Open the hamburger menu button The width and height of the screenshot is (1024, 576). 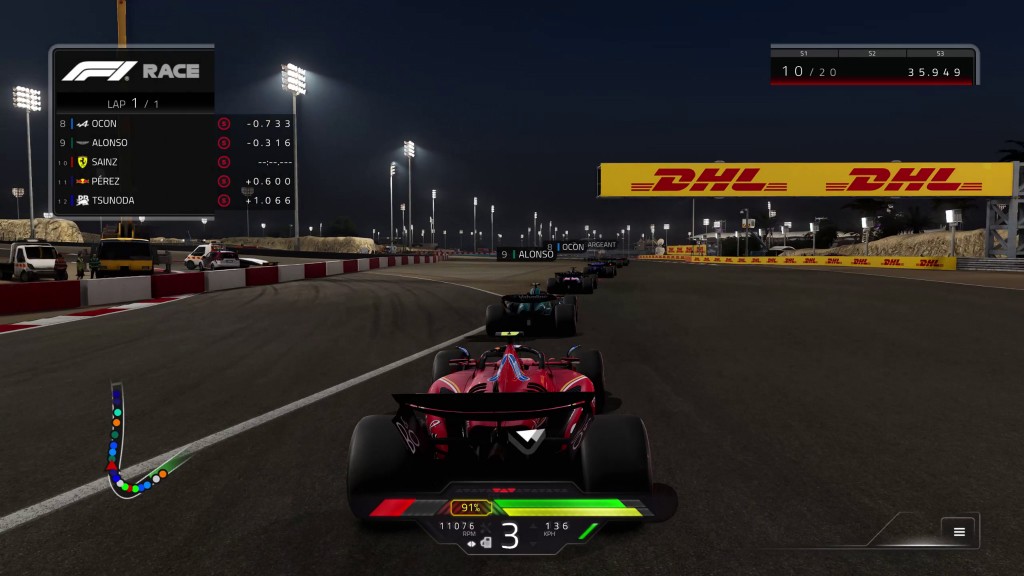tap(959, 532)
